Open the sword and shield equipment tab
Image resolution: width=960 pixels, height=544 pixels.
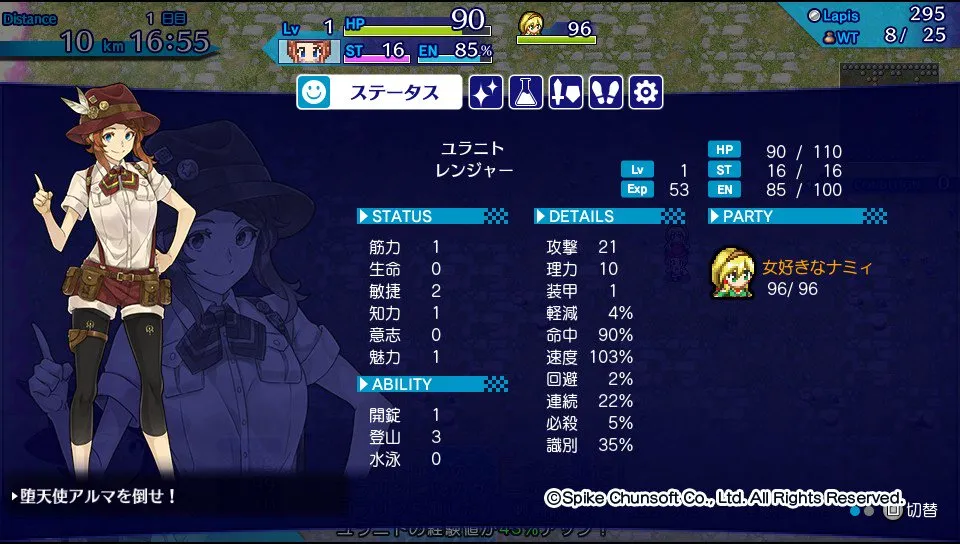click(x=566, y=93)
